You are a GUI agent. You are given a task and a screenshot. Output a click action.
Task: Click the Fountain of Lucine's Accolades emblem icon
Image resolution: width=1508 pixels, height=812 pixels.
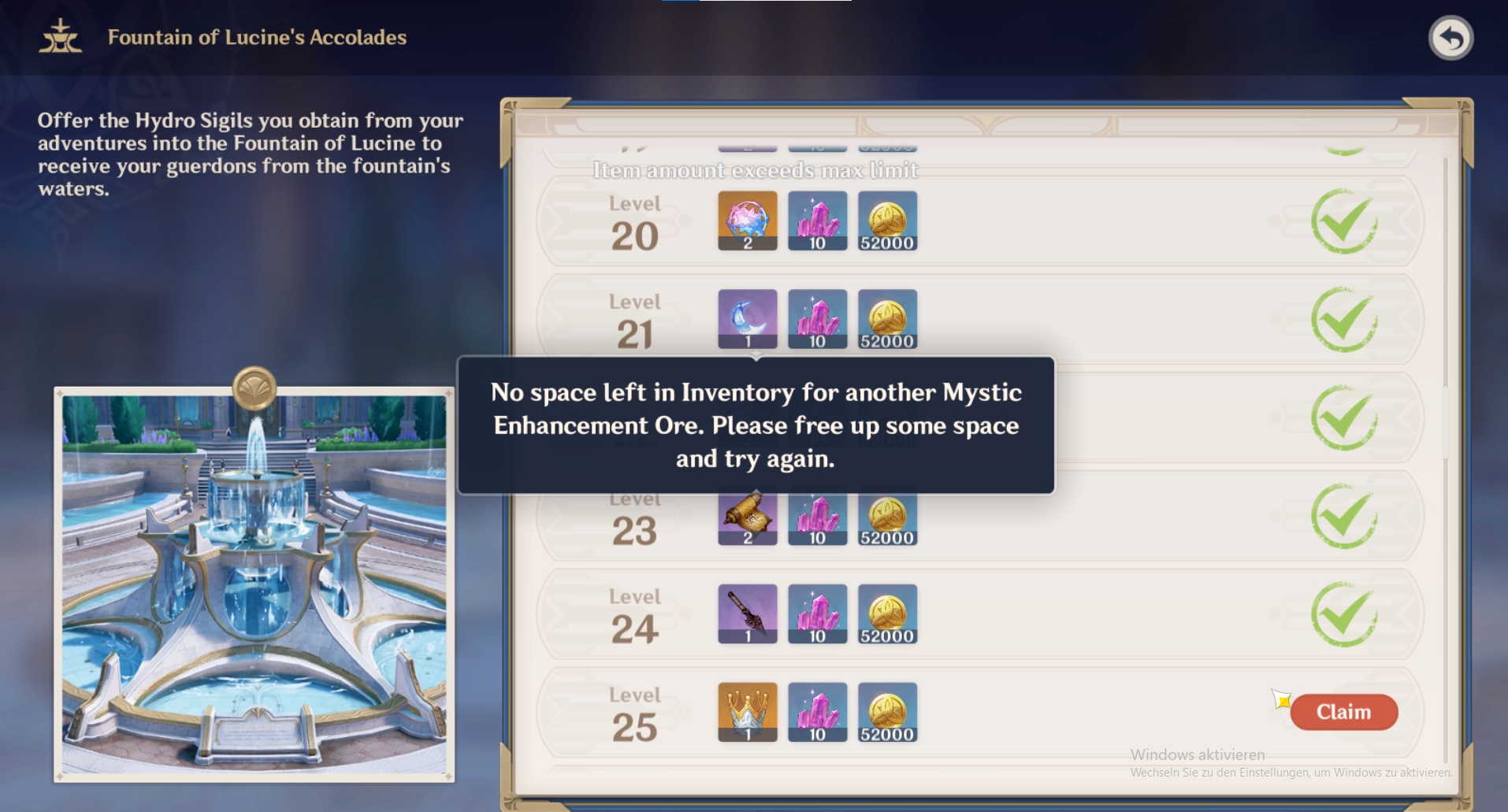(x=59, y=37)
